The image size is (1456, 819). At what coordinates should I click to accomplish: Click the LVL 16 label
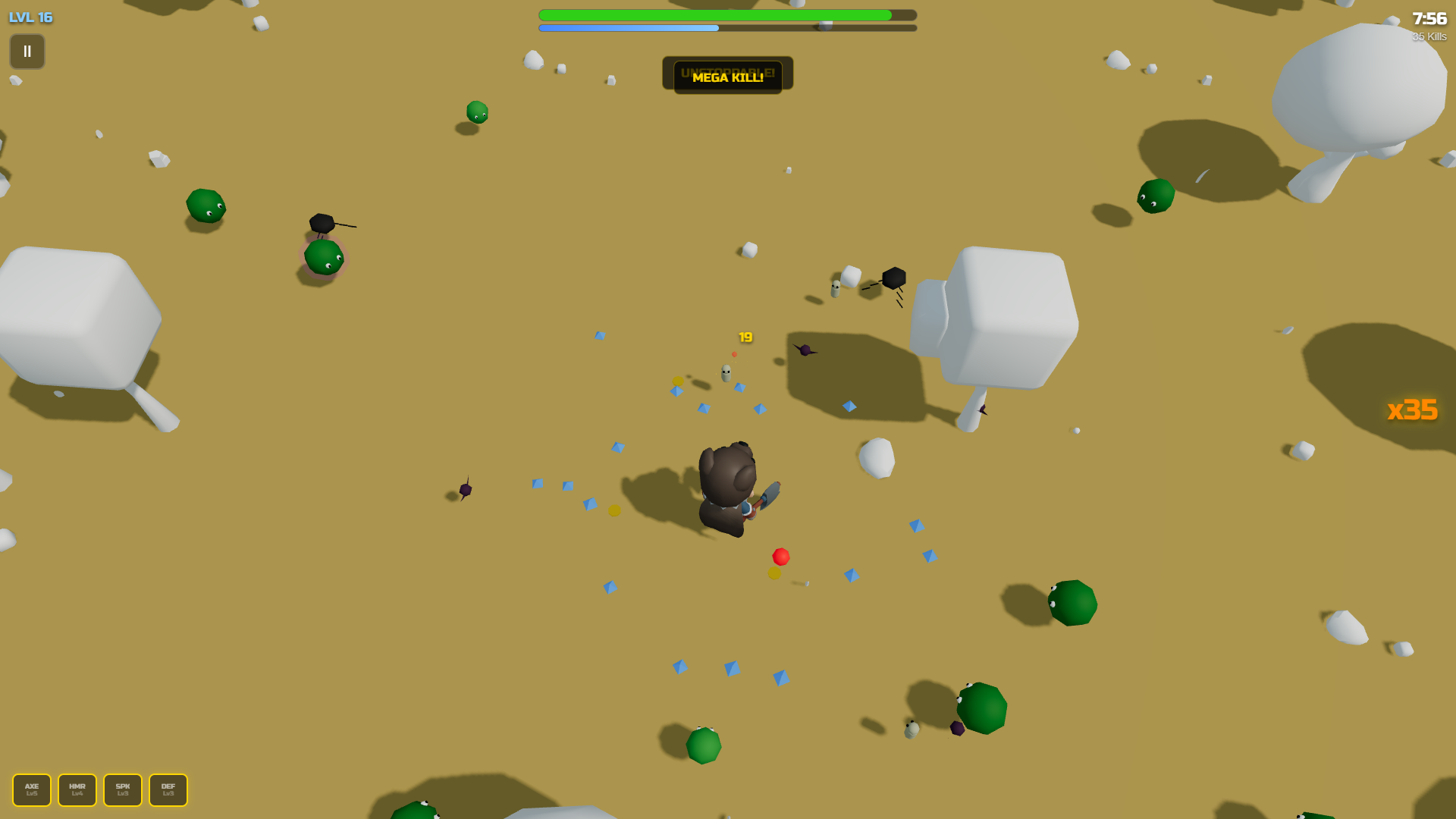[30, 17]
